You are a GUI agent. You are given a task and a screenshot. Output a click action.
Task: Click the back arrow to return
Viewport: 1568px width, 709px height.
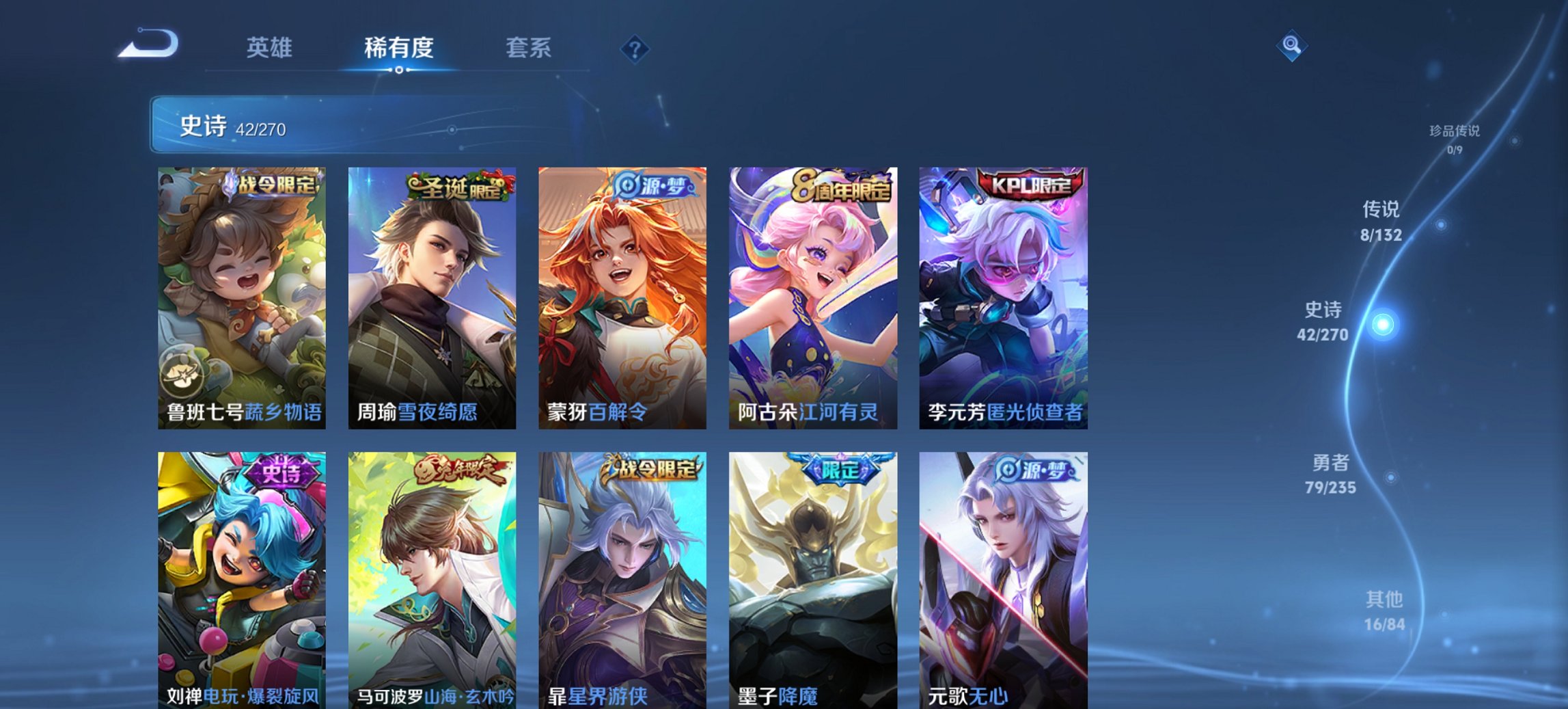(x=149, y=46)
